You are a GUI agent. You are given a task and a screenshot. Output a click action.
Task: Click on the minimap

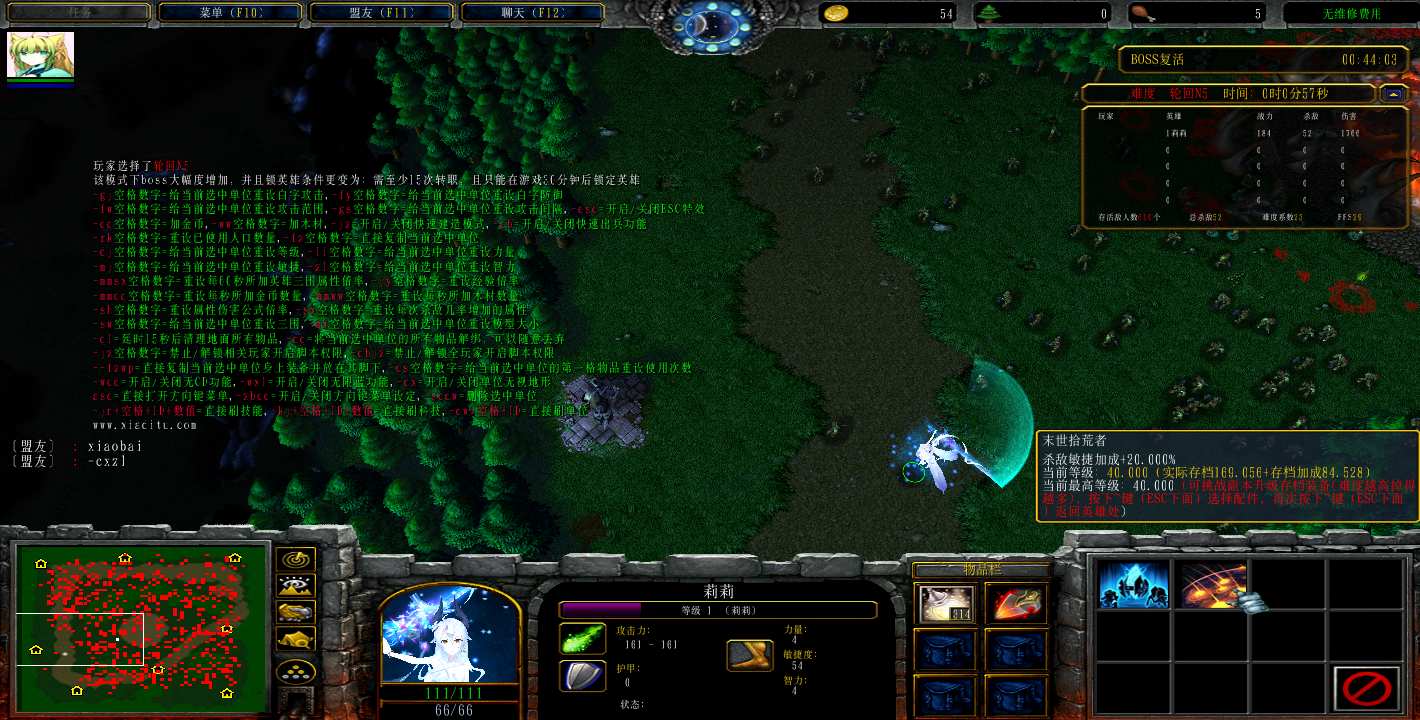[140, 622]
